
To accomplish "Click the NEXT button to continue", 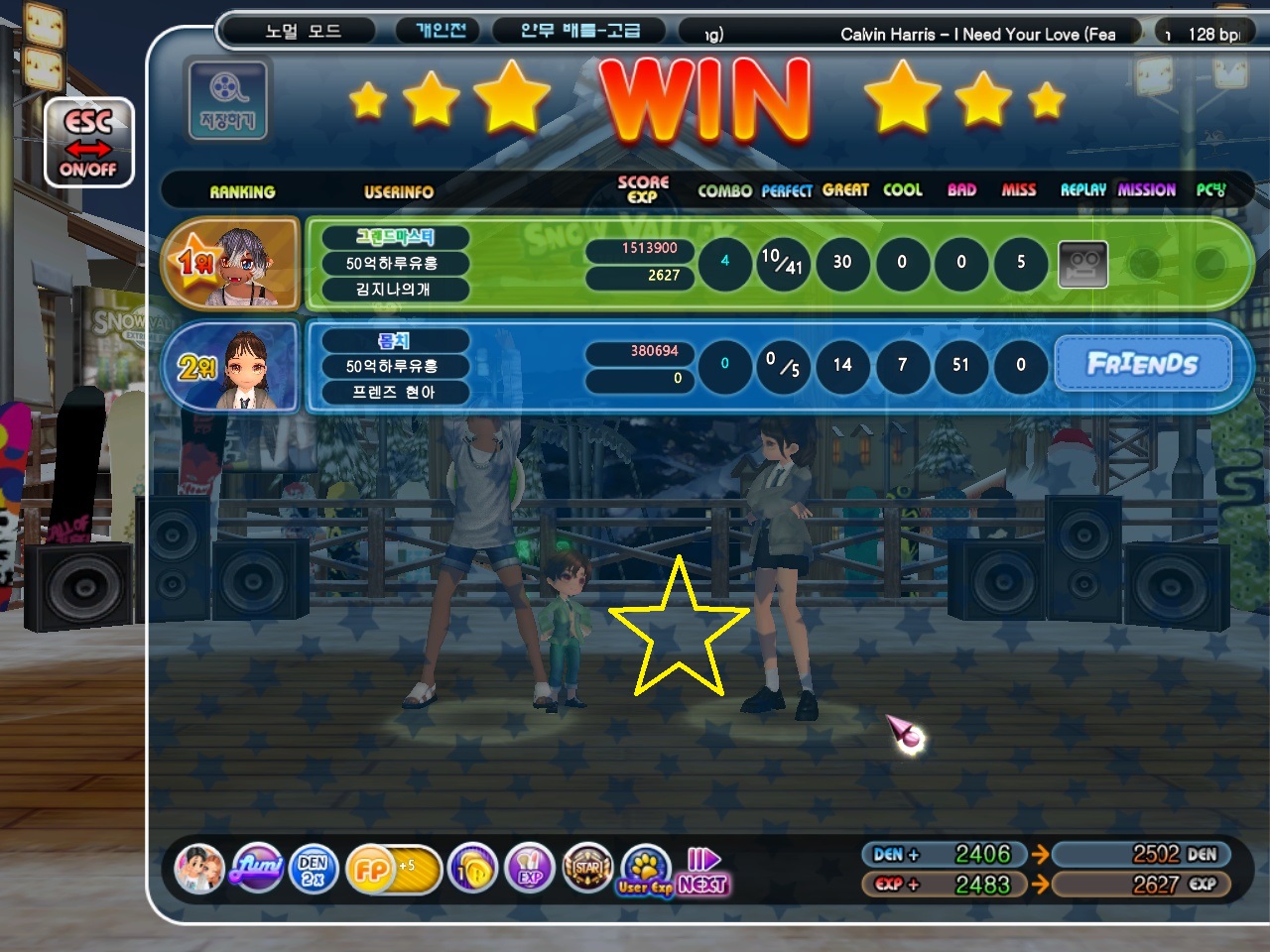I will tap(703, 872).
